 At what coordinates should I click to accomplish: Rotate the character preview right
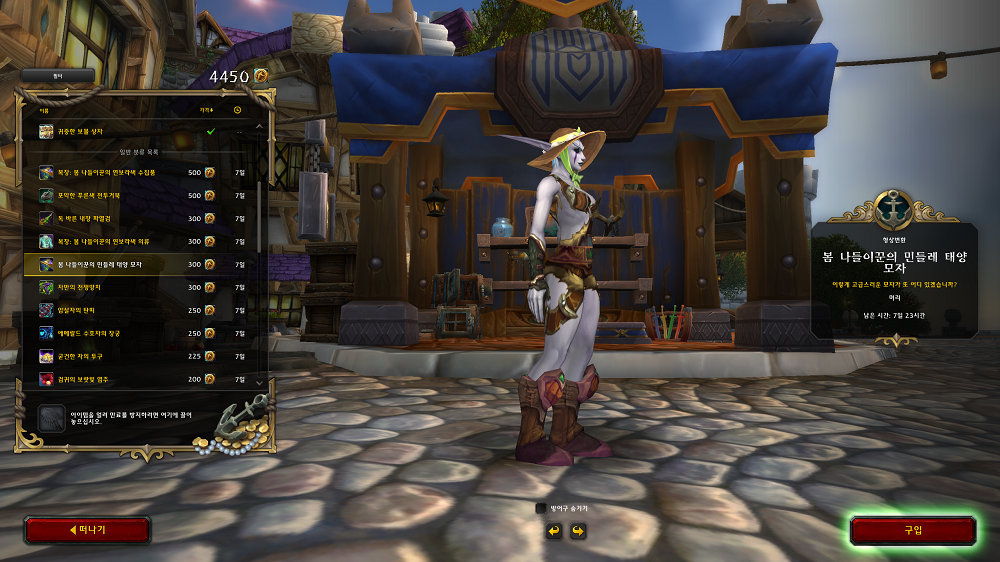[577, 530]
